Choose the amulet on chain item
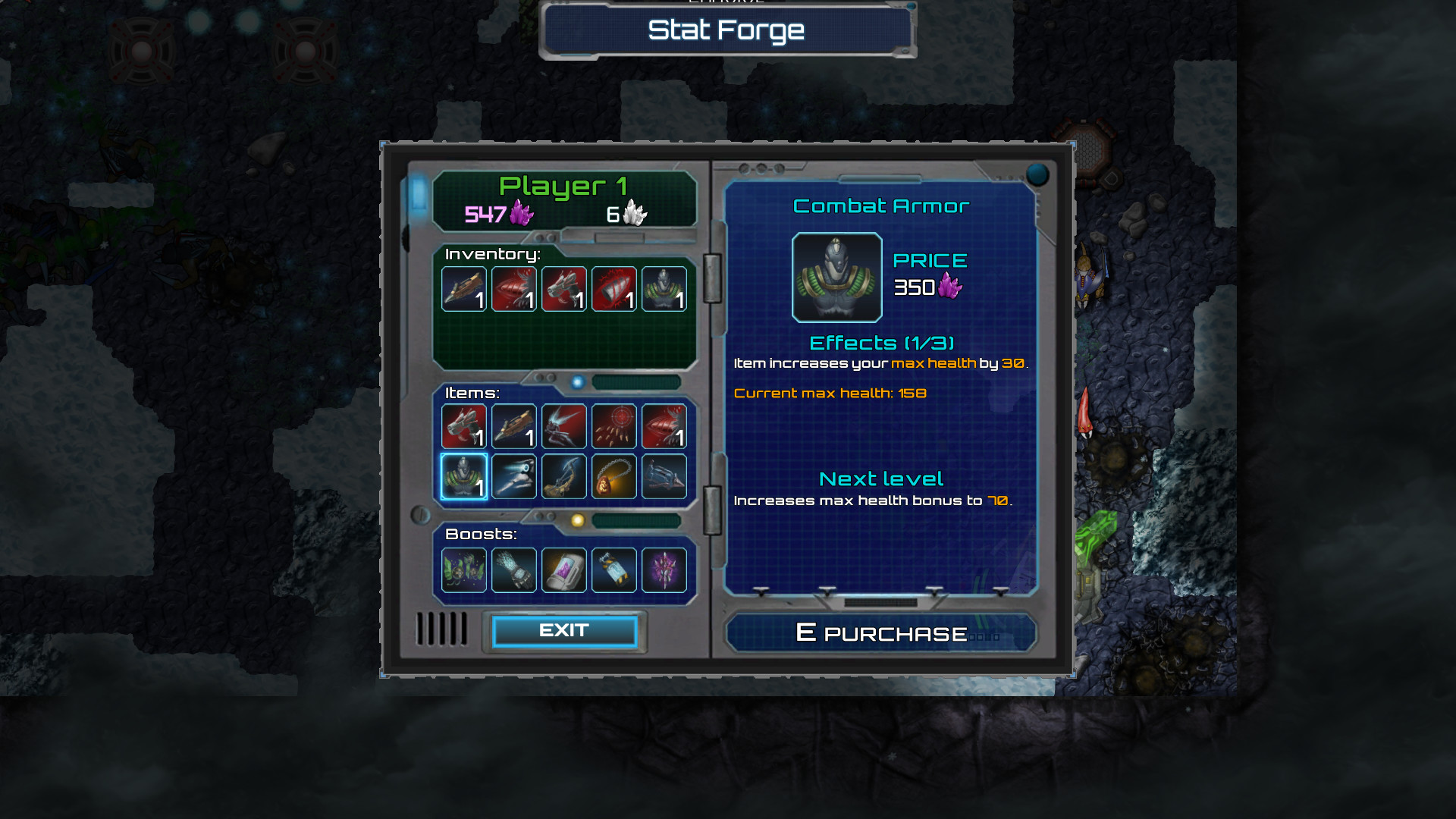Image resolution: width=1456 pixels, height=819 pixels. (614, 476)
